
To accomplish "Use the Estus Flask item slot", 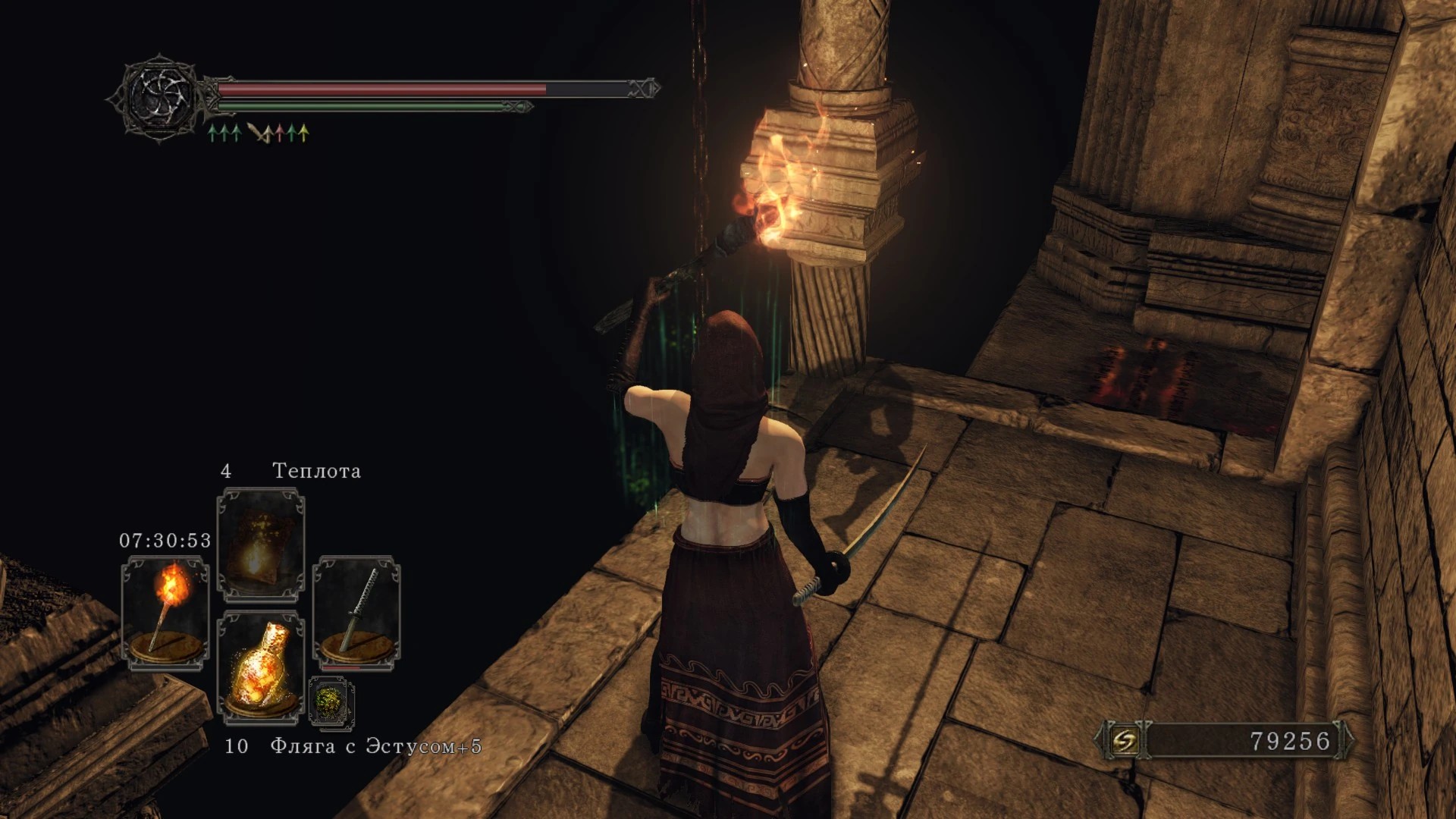I will (261, 666).
